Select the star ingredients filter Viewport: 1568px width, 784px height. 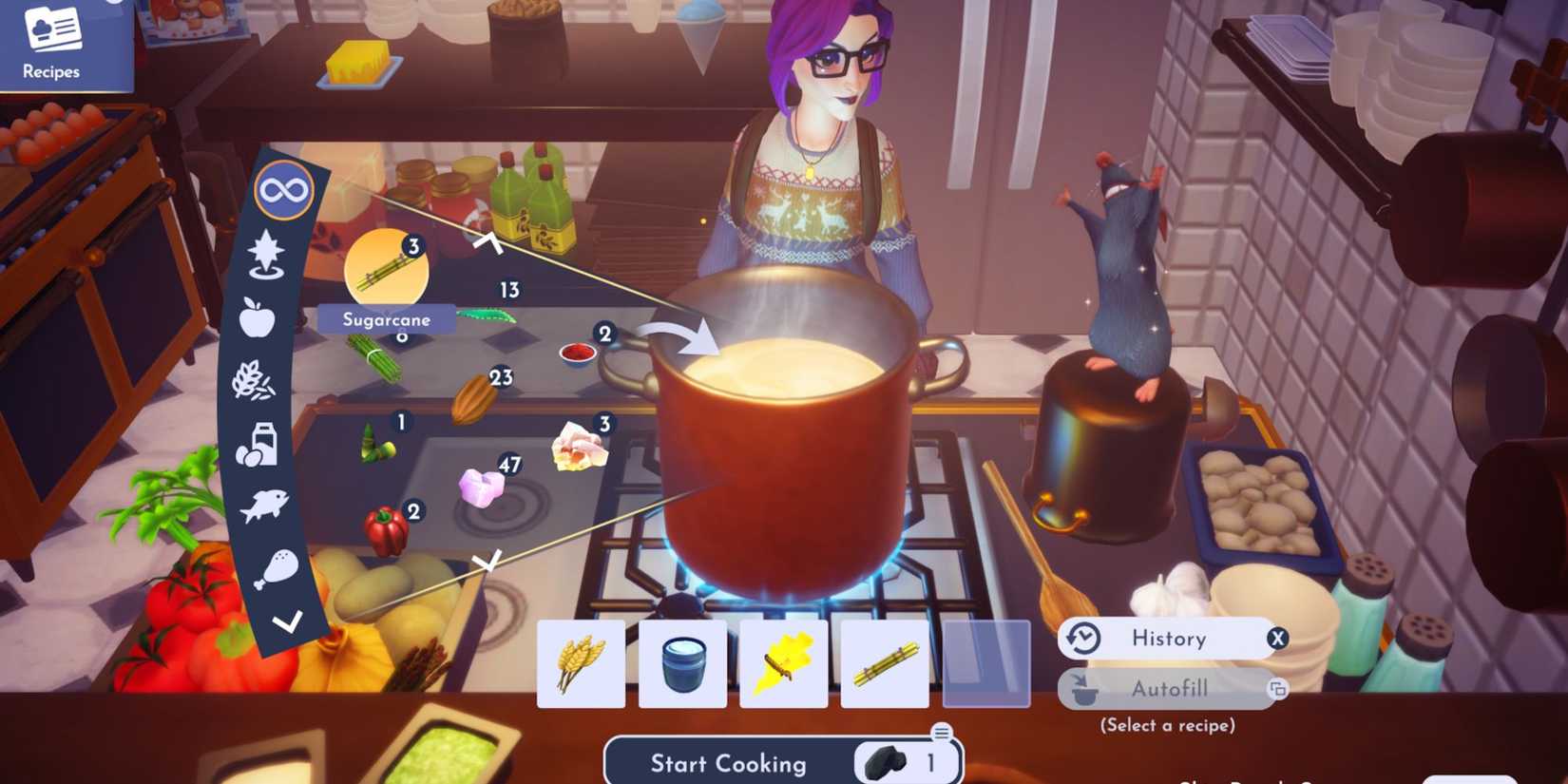pos(268,252)
